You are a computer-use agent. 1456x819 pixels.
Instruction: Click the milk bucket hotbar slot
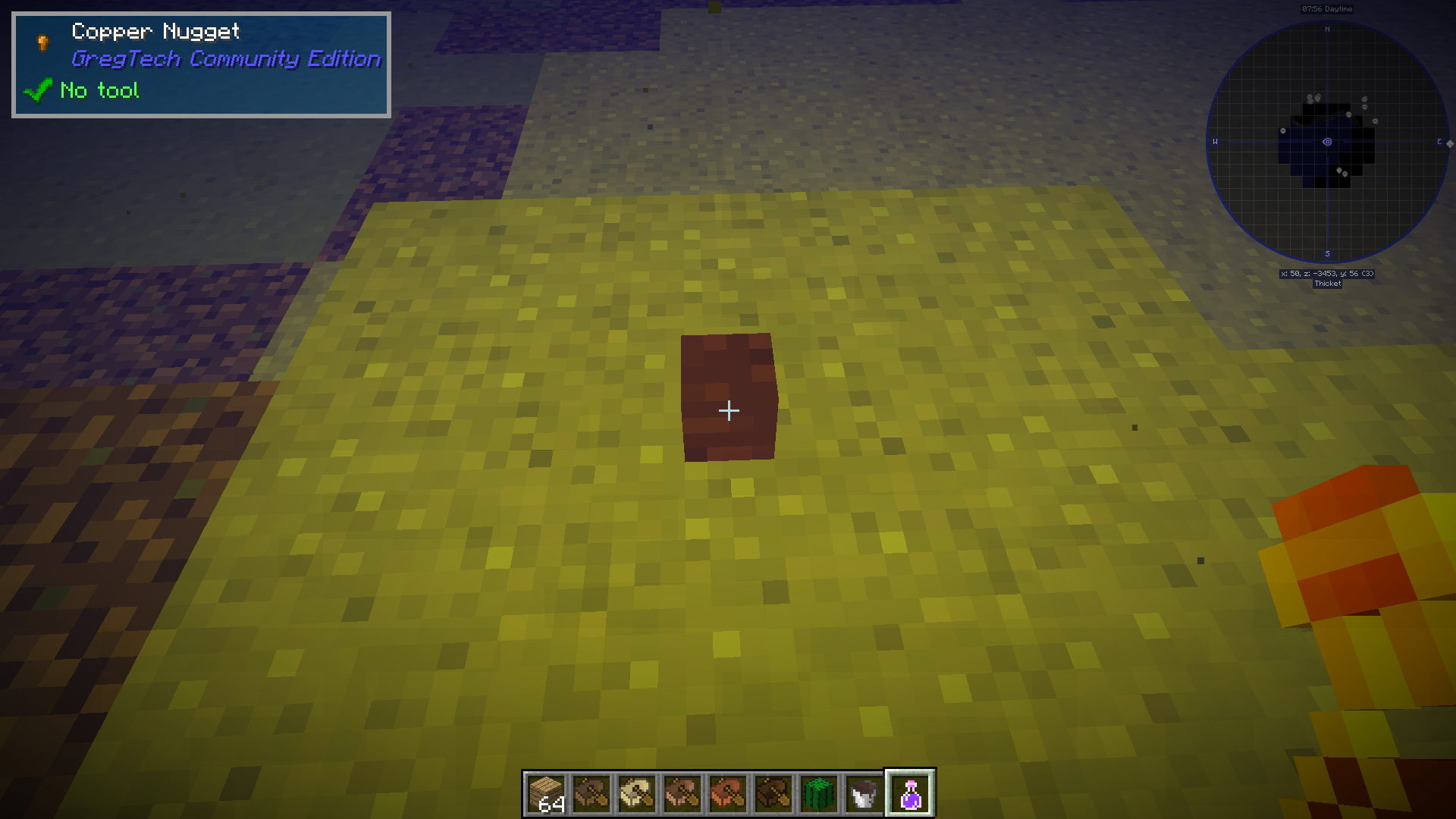864,792
